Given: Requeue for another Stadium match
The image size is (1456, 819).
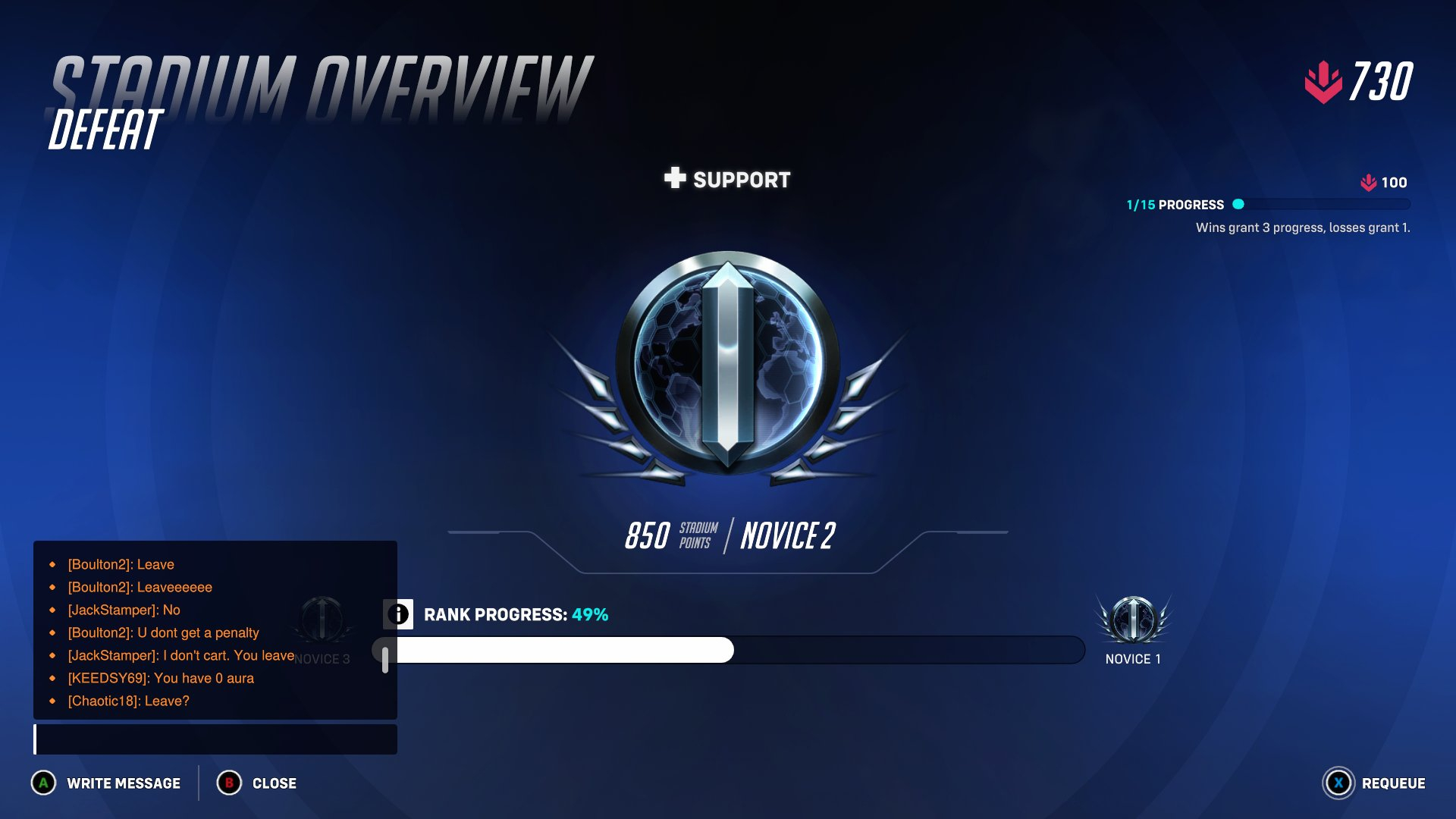Looking at the screenshot, I should coord(1374,783).
